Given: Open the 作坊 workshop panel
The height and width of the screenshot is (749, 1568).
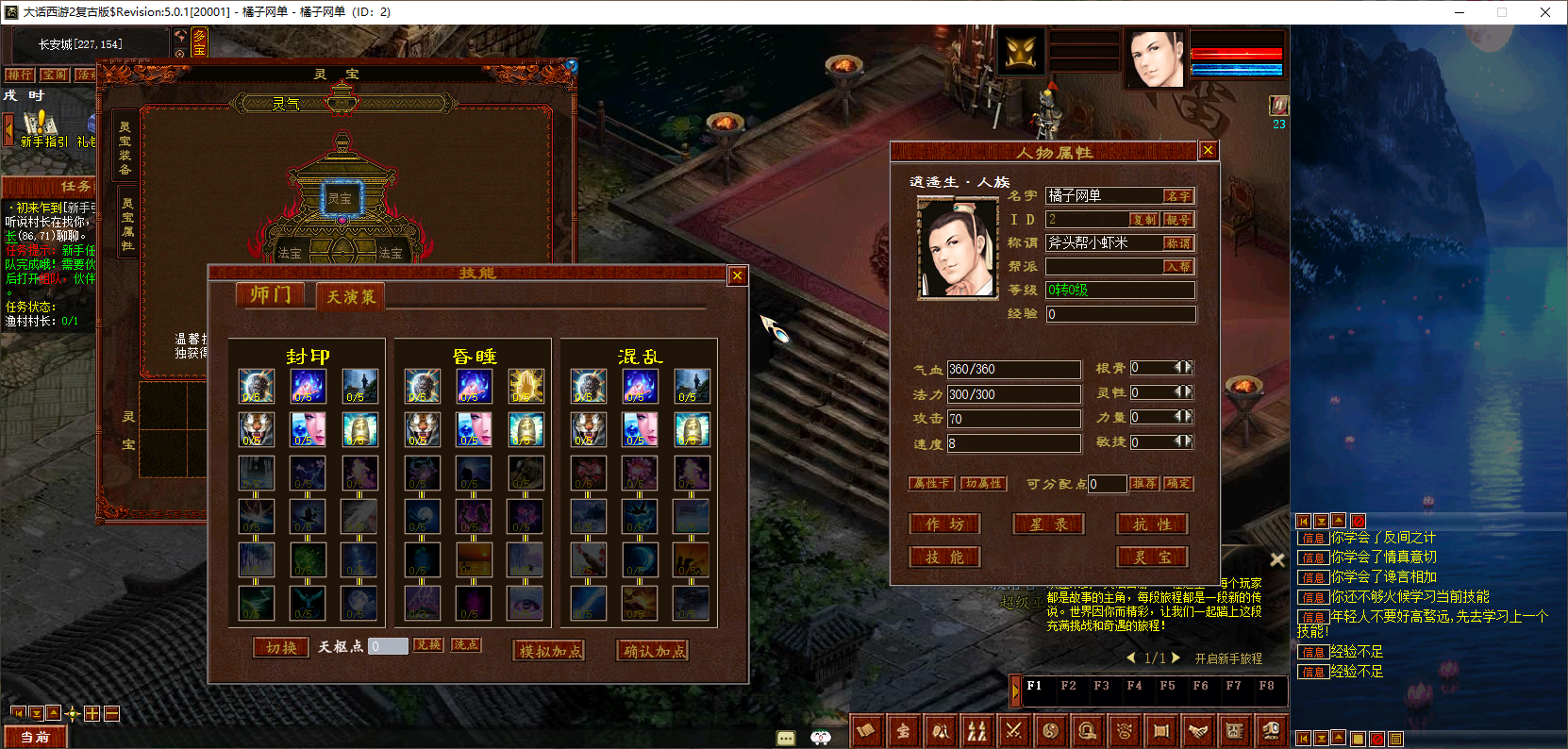Looking at the screenshot, I should pyautogui.click(x=944, y=524).
